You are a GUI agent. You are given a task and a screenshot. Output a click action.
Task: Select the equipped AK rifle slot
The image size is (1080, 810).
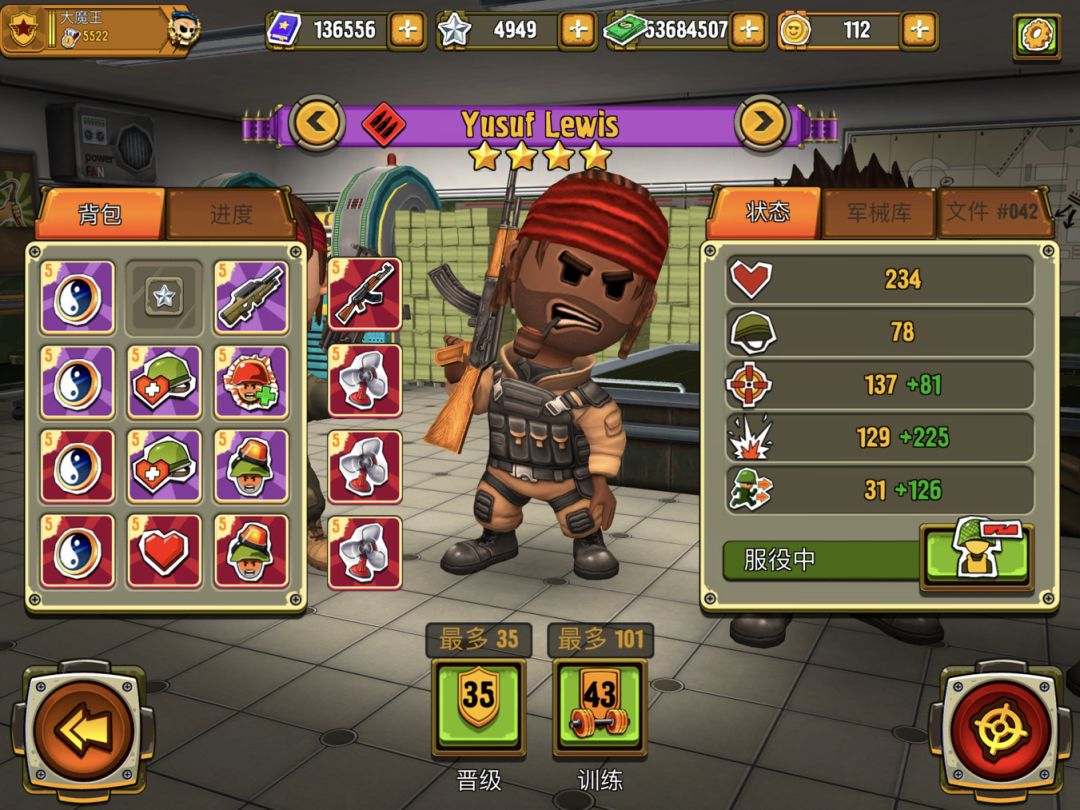[x=365, y=294]
